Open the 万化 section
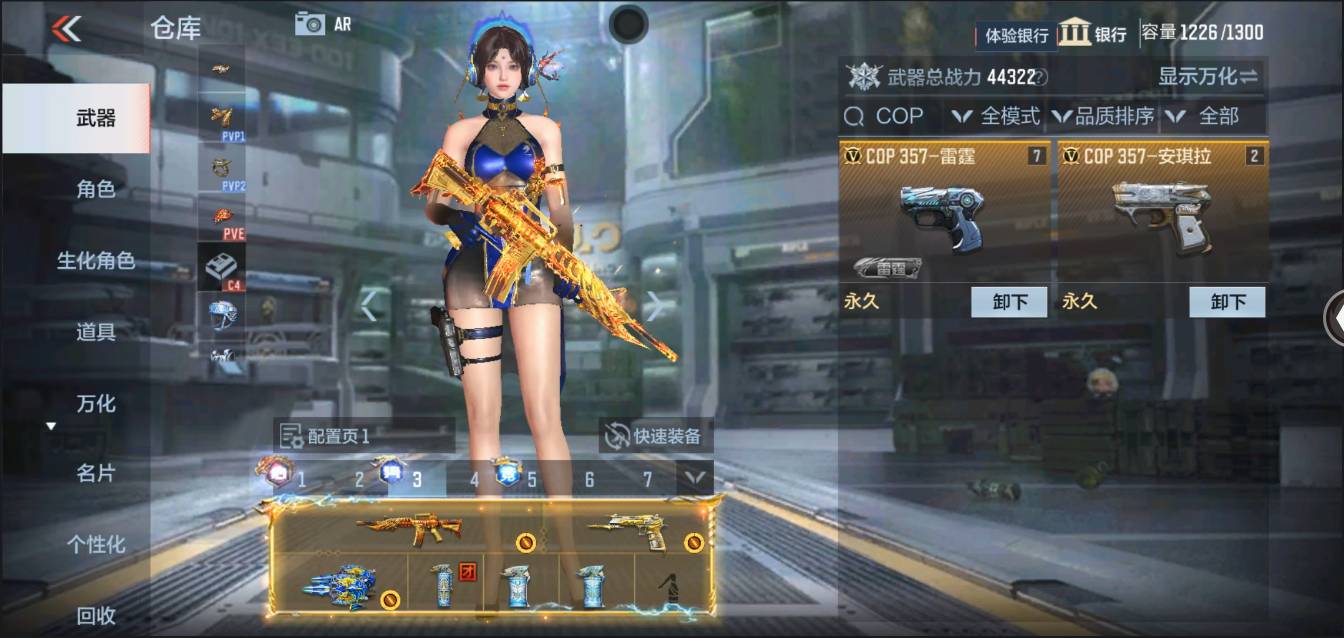Viewport: 1344px width, 638px height. 96,404
